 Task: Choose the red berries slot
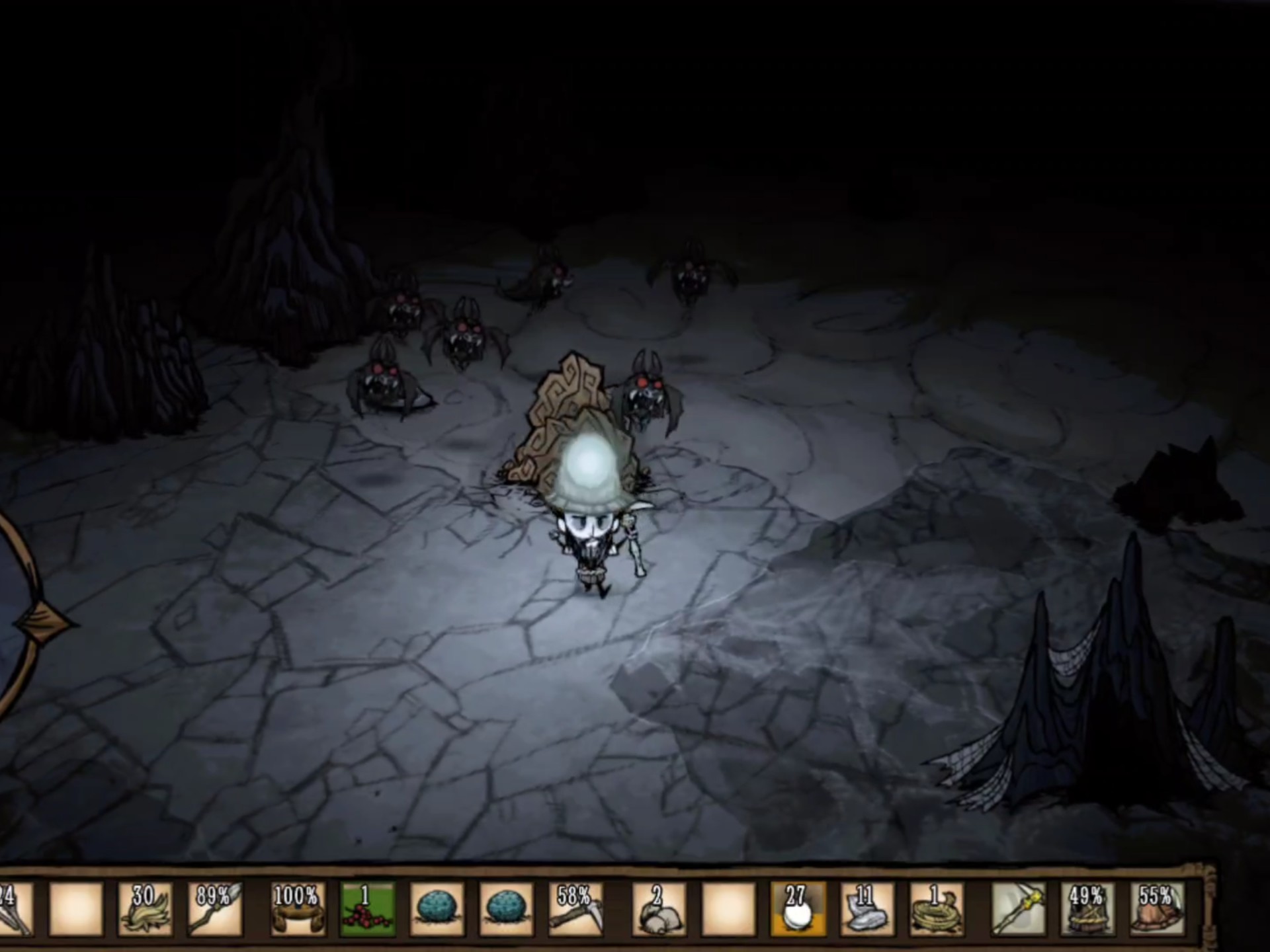[x=367, y=908]
